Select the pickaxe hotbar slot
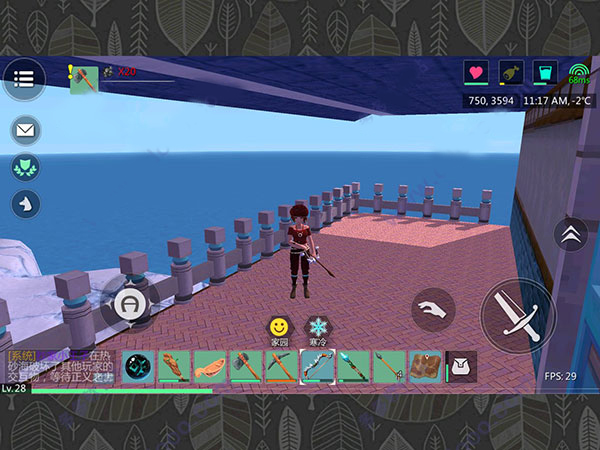Screen dimensions: 600x450 pos(281,367)
